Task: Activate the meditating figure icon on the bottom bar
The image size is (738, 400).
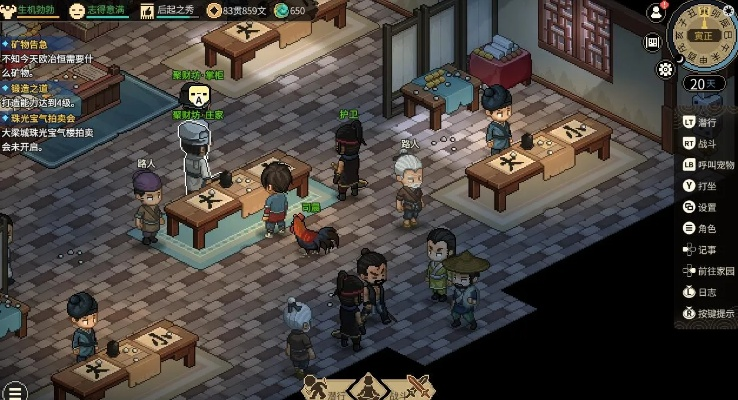Action: point(367,387)
